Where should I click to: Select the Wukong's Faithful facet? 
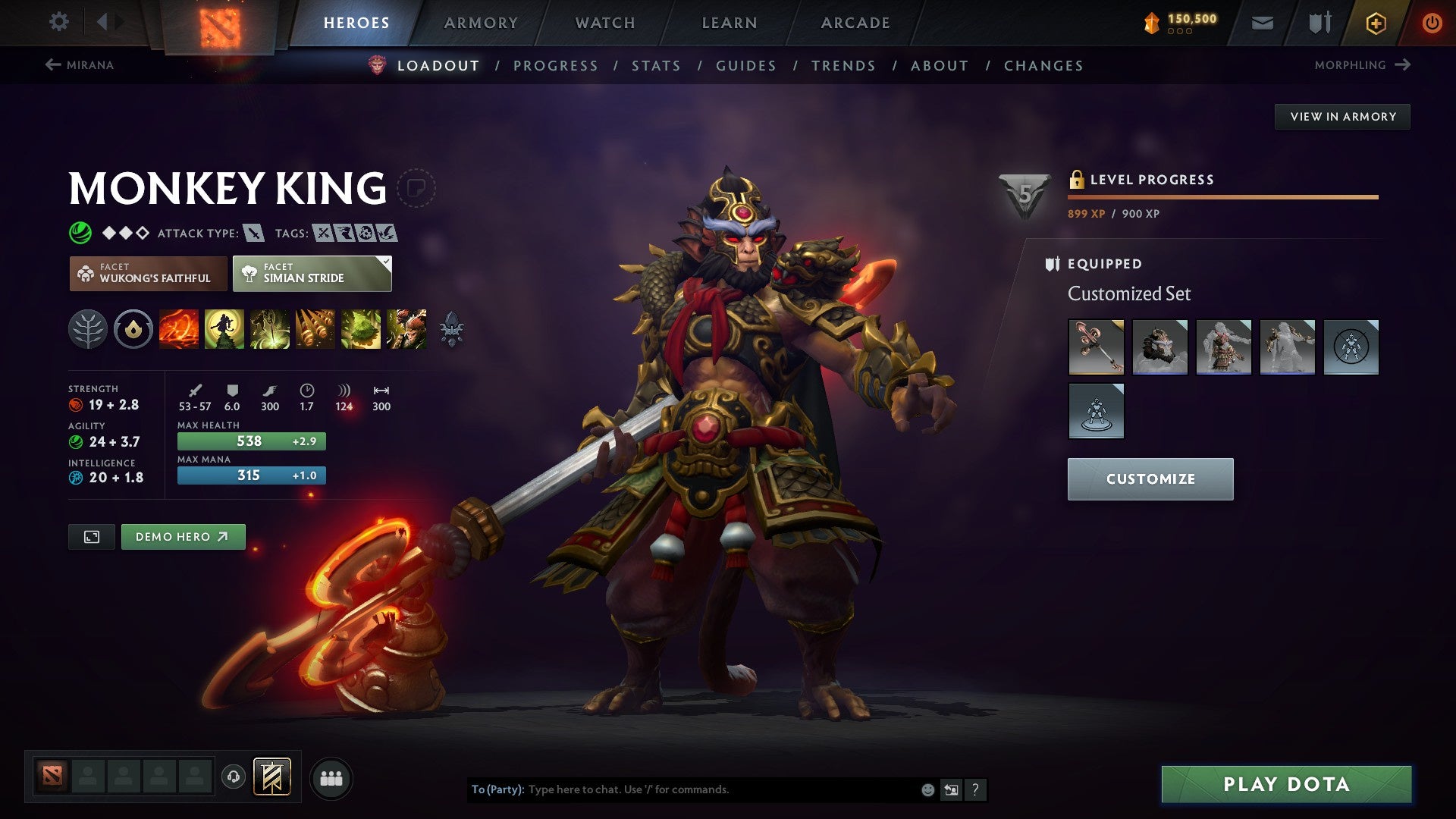click(148, 273)
